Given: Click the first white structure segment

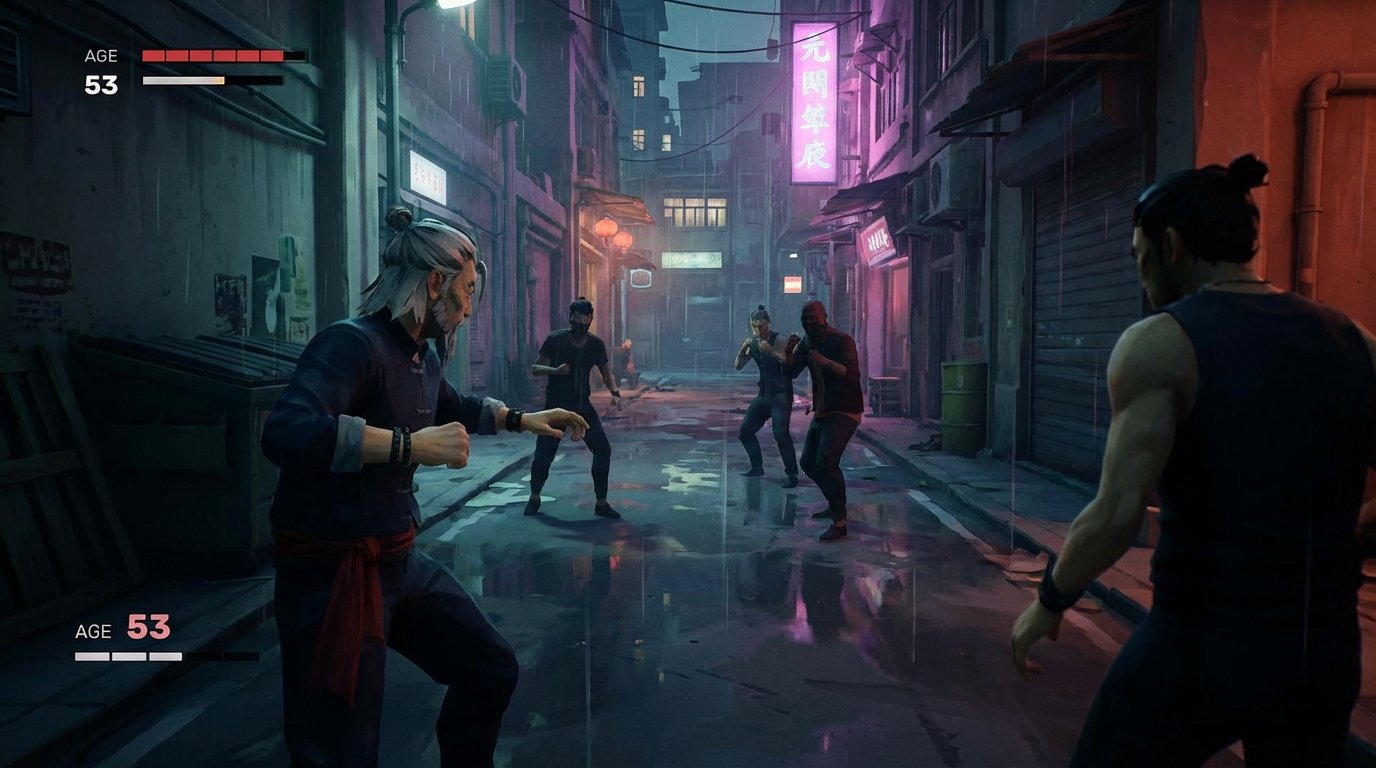Looking at the screenshot, I should pyautogui.click(x=90, y=655).
